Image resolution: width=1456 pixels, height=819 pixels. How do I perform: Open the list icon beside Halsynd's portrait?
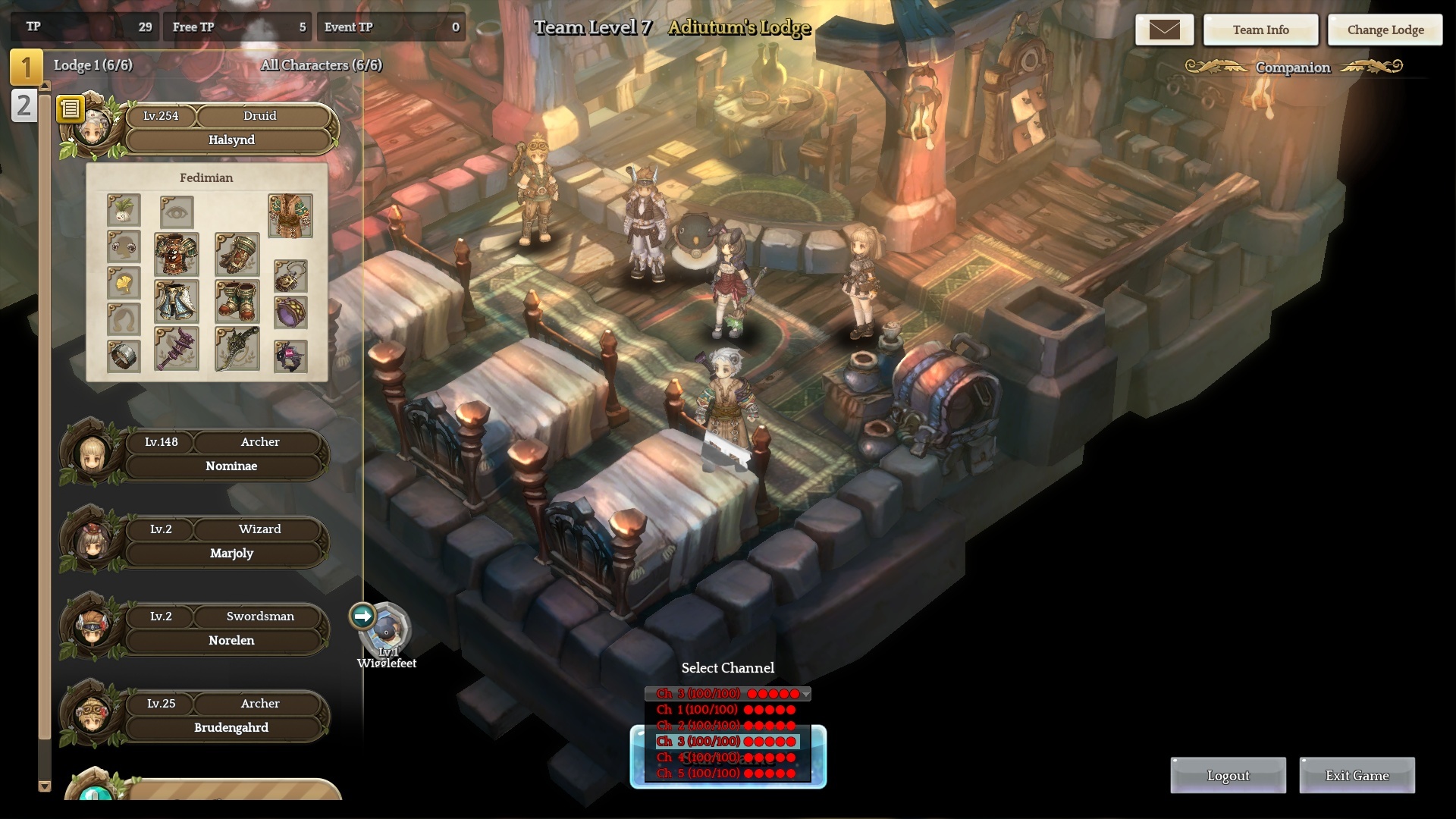(71, 109)
